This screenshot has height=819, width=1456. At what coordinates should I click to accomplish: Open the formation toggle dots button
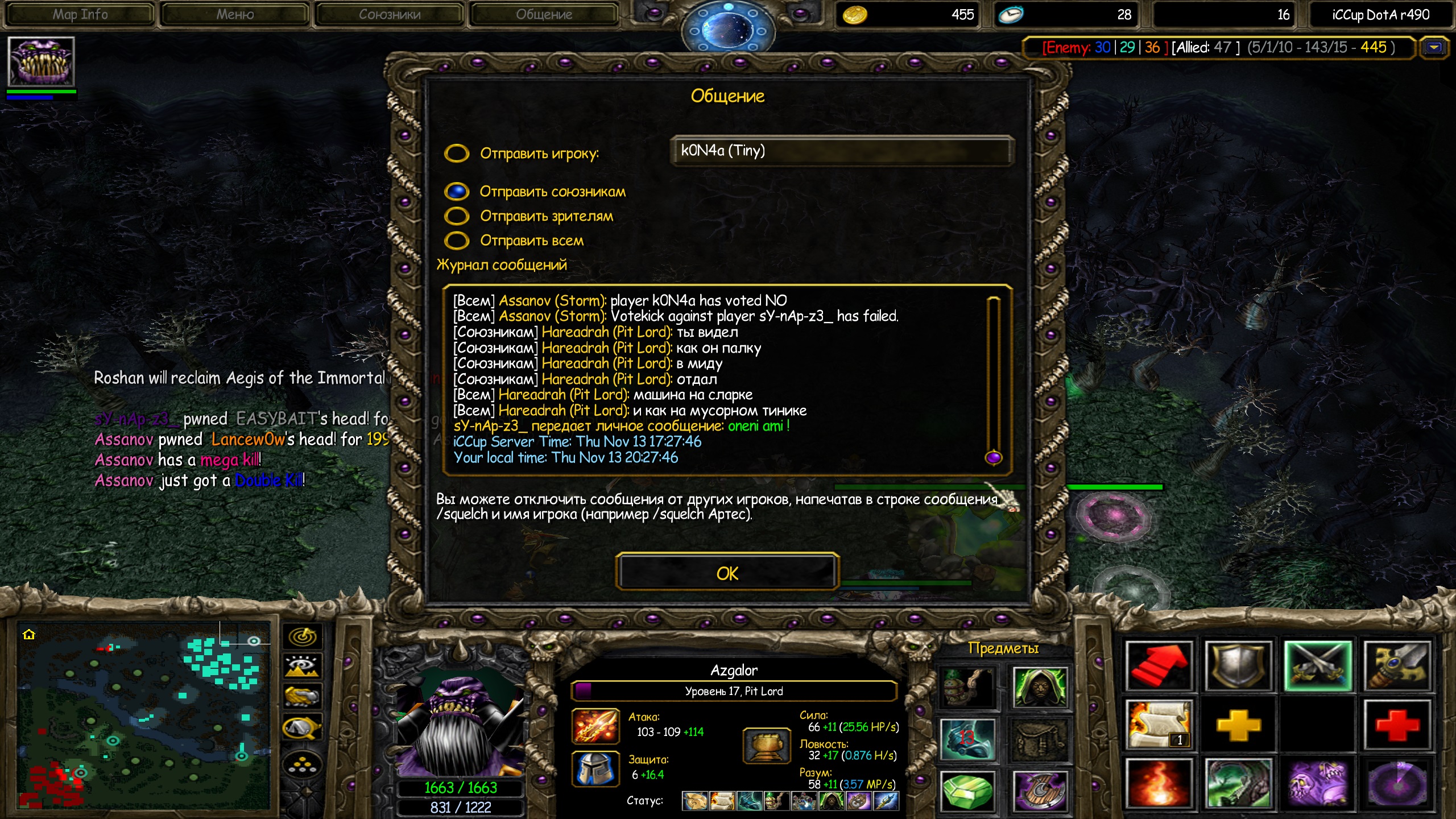point(303,765)
